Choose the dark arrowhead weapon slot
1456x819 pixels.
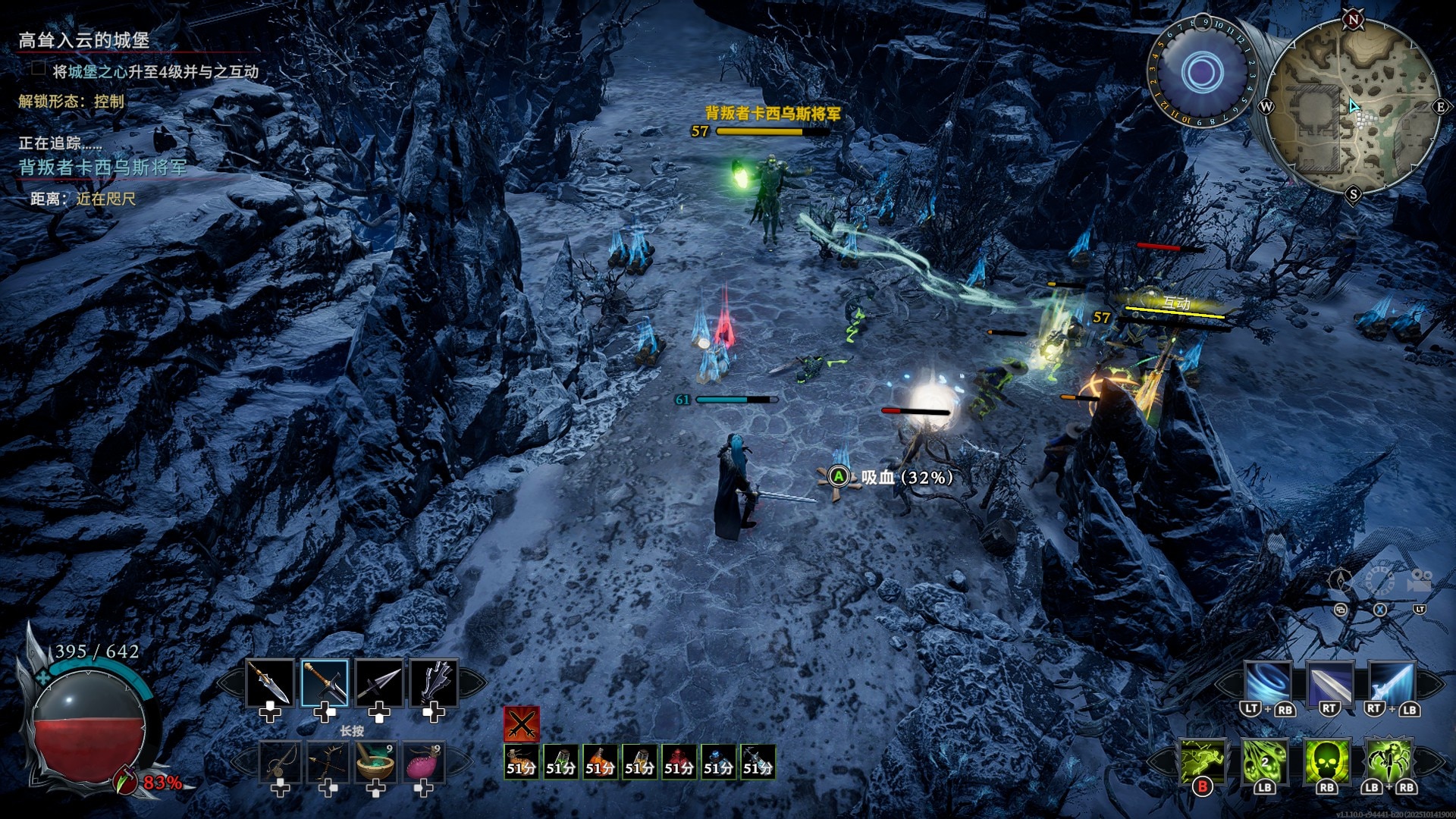pos(378,683)
